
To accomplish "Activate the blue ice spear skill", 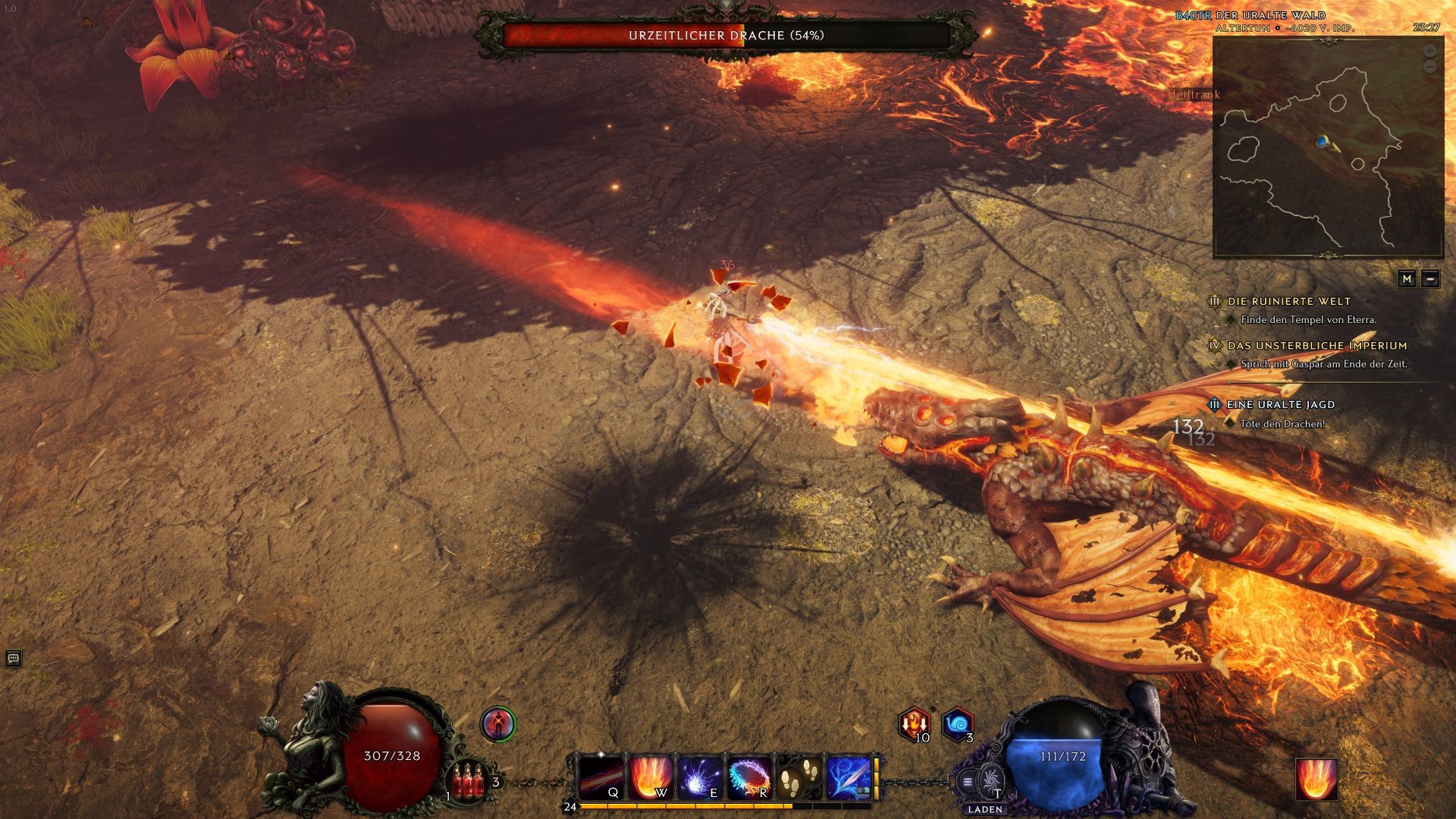I will click(848, 777).
